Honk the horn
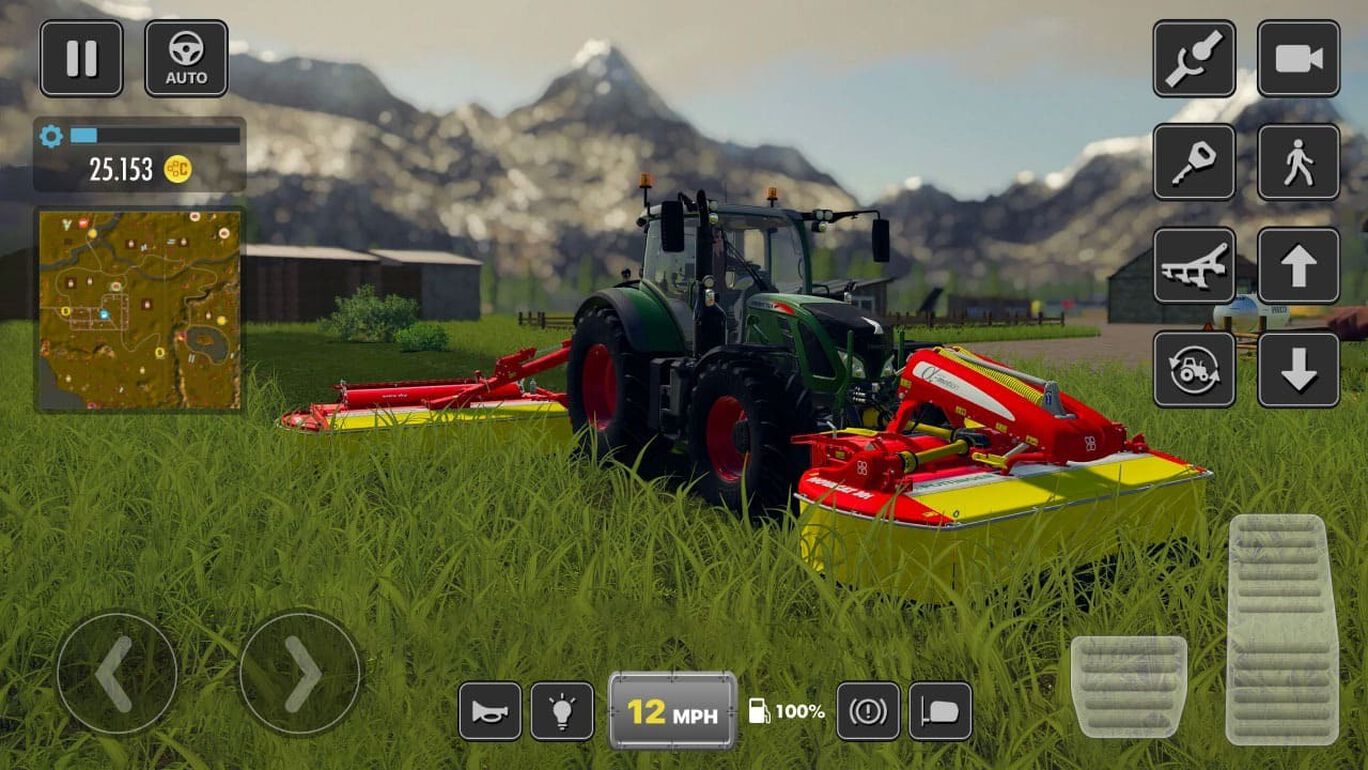This screenshot has width=1368, height=770. coord(490,711)
